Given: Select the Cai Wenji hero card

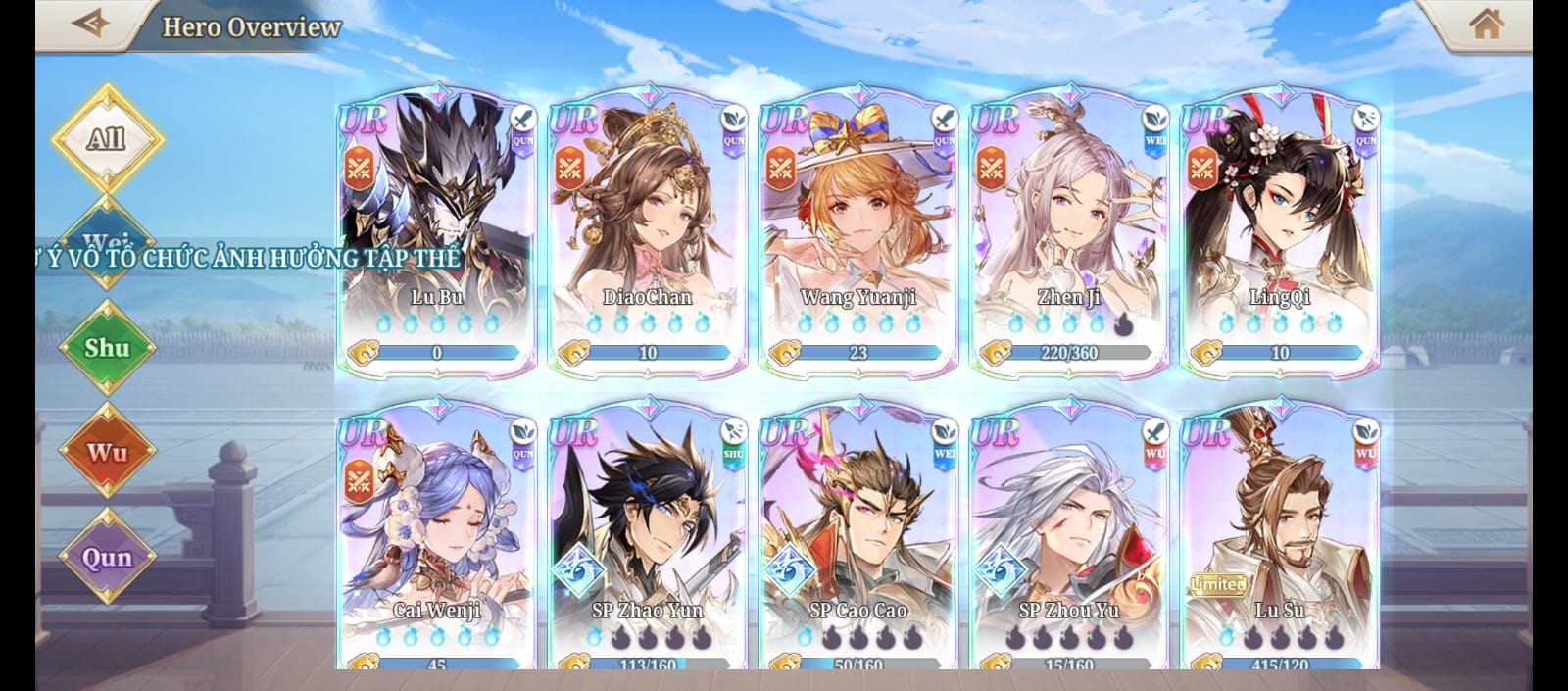Looking at the screenshot, I should [x=437, y=534].
